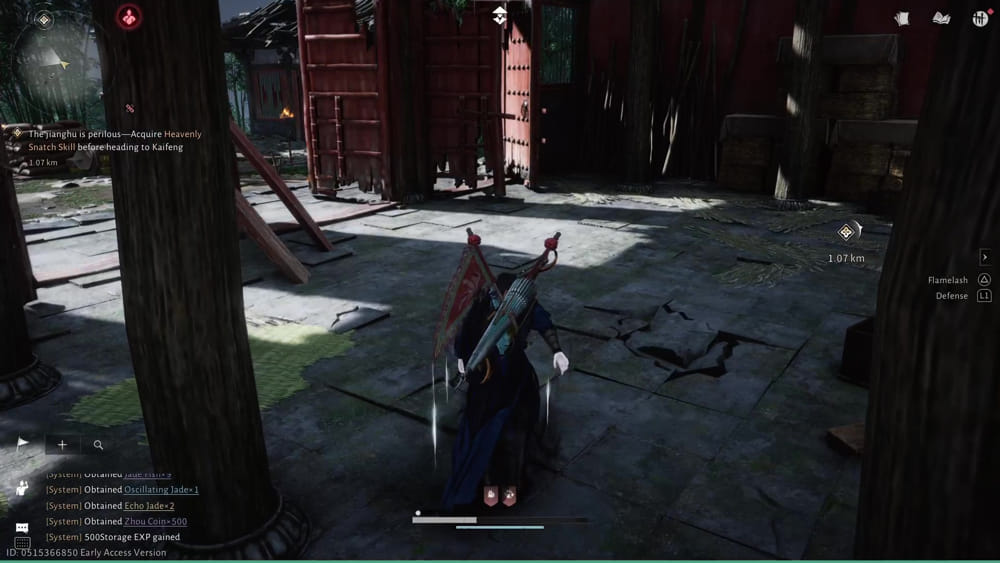
Task: Click the Oscillating Jade item link
Action: click(x=161, y=490)
